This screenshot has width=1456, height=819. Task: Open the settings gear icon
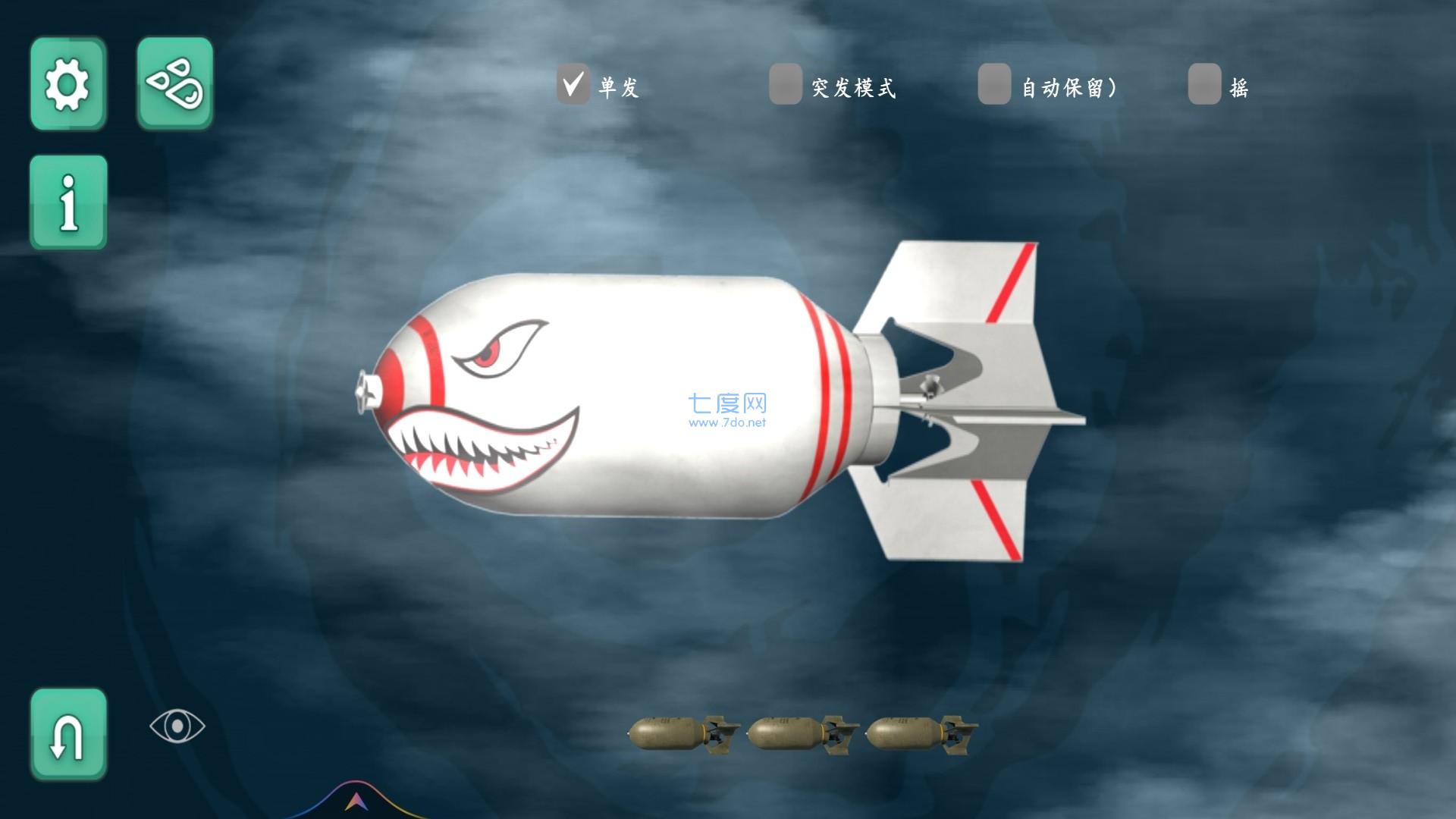tap(67, 83)
